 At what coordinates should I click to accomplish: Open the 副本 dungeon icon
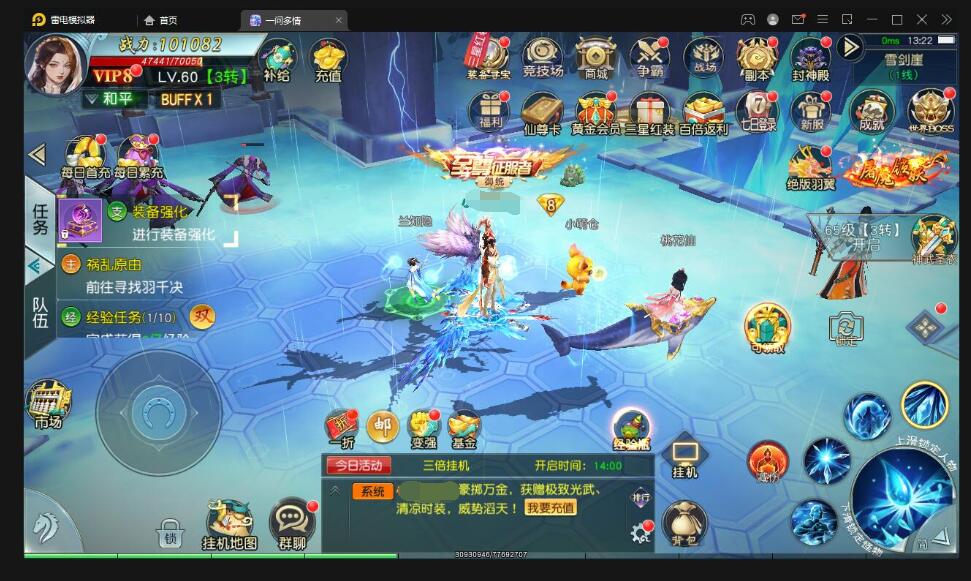click(x=757, y=58)
